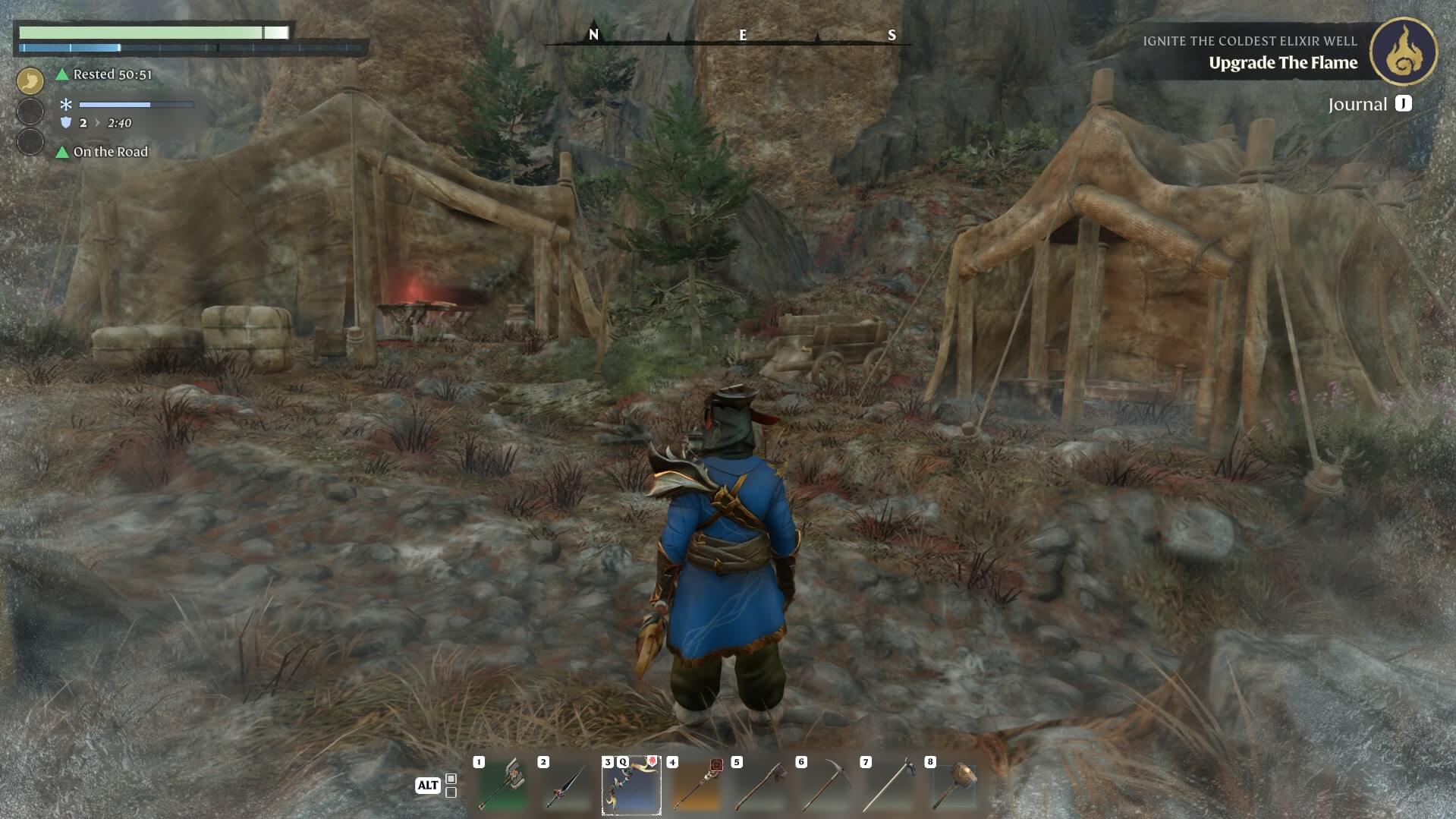1456x819 pixels.
Task: Equip the felling axe in hotbar slot 5
Action: pos(760,786)
